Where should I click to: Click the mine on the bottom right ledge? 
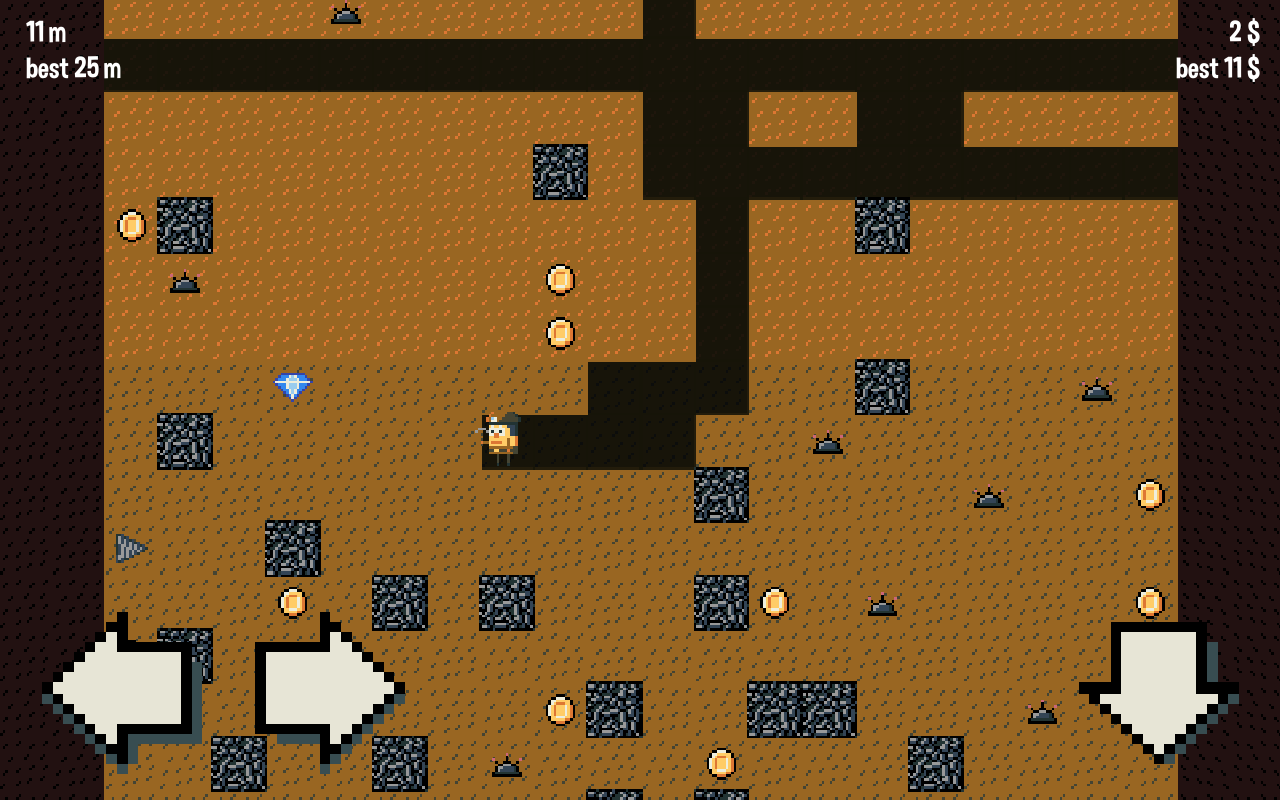pos(1041,714)
